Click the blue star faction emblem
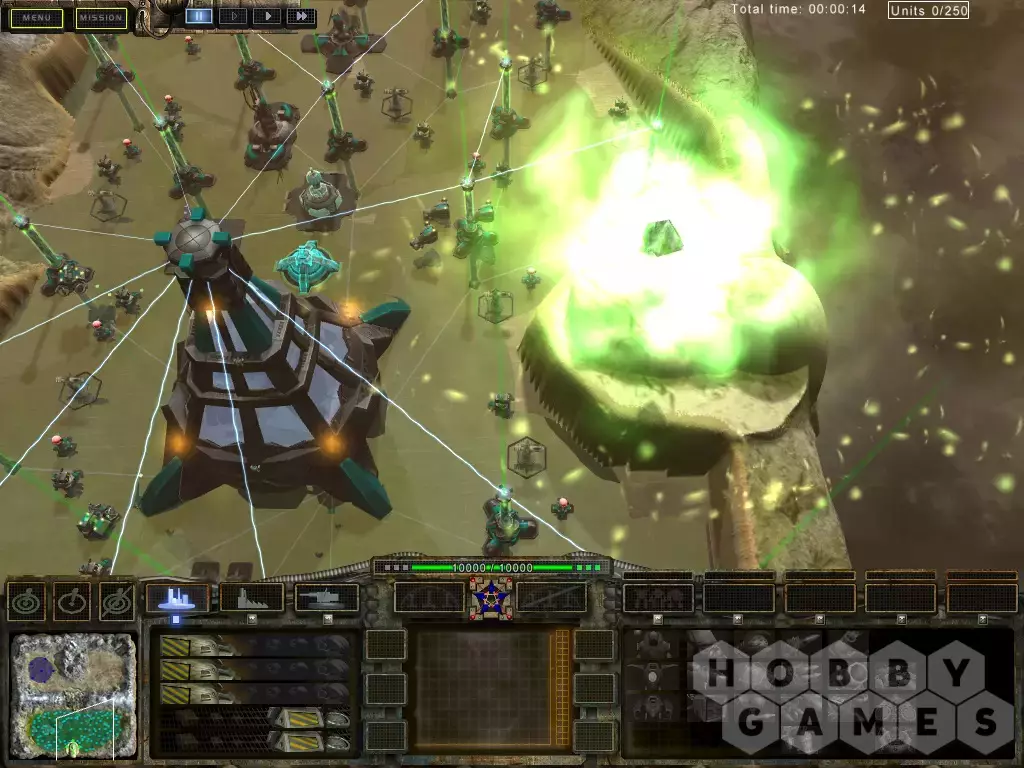This screenshot has width=1024, height=768. pyautogui.click(x=490, y=597)
